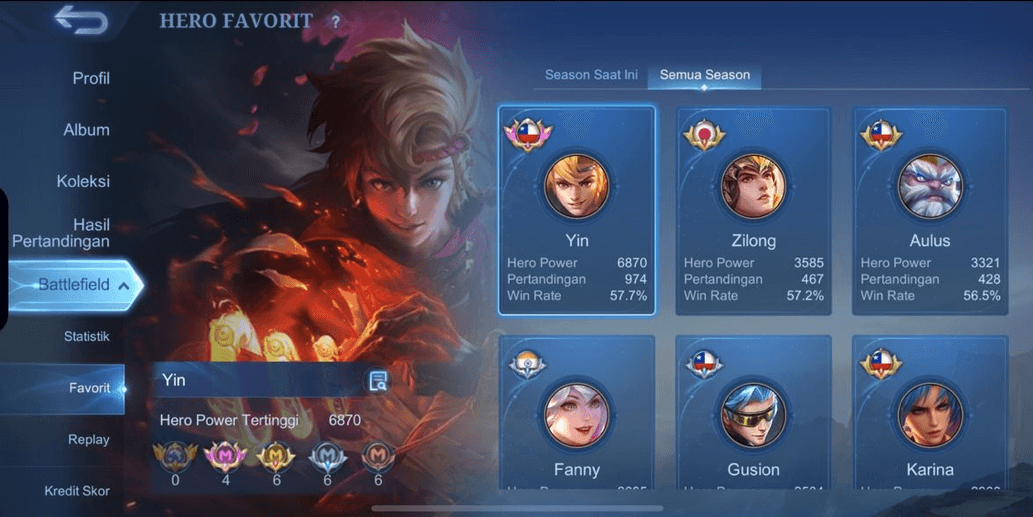This screenshot has height=517, width=1033.
Task: Click the detail icon beside Yin's name
Action: [x=378, y=380]
